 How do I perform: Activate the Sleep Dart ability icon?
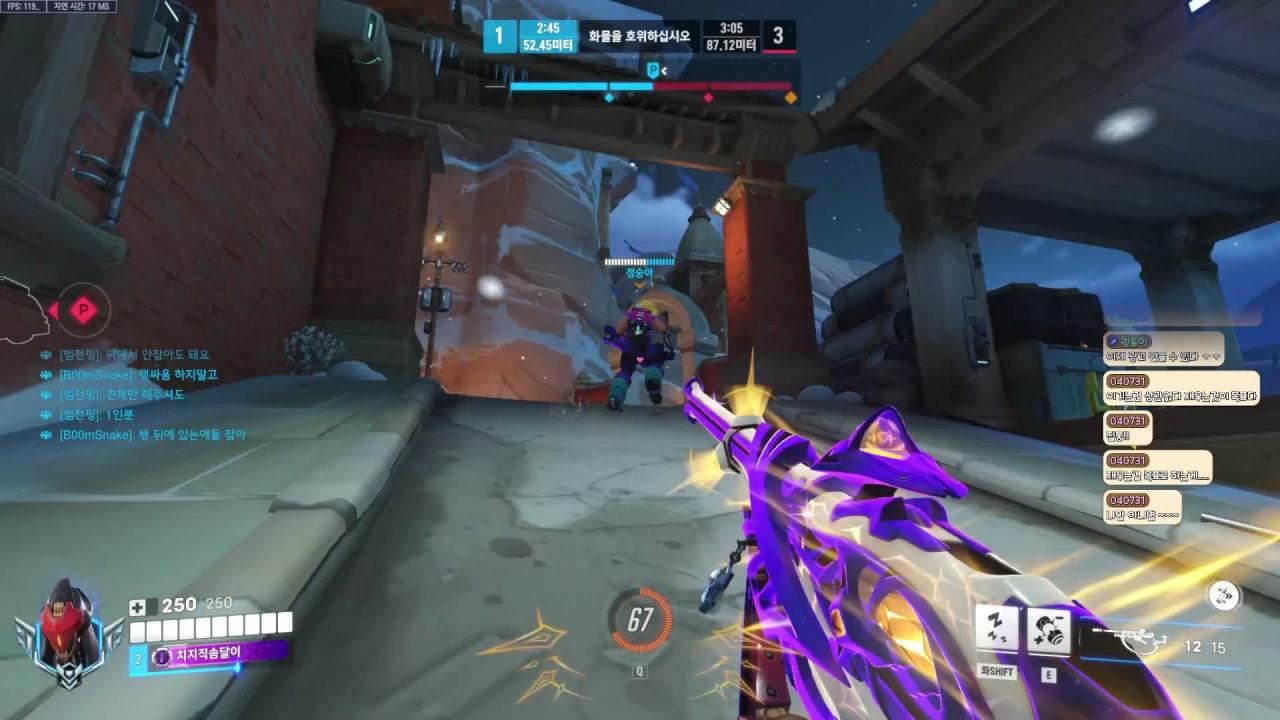[x=996, y=629]
